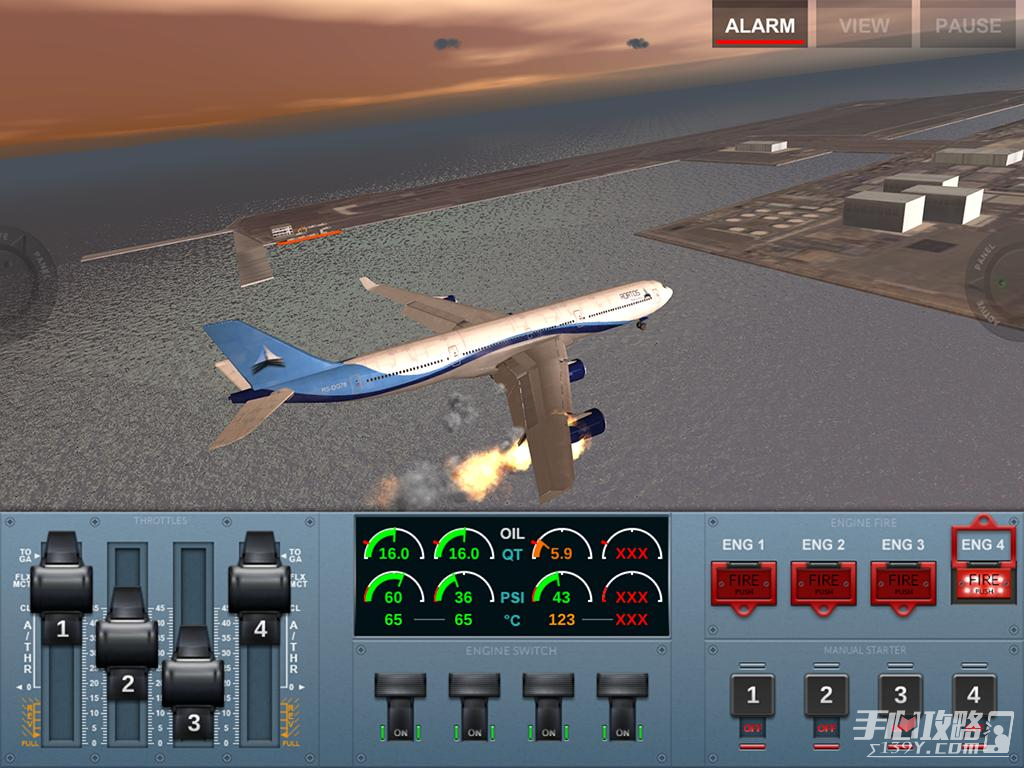
Task: Pause the flight simulation
Action: (x=967, y=26)
